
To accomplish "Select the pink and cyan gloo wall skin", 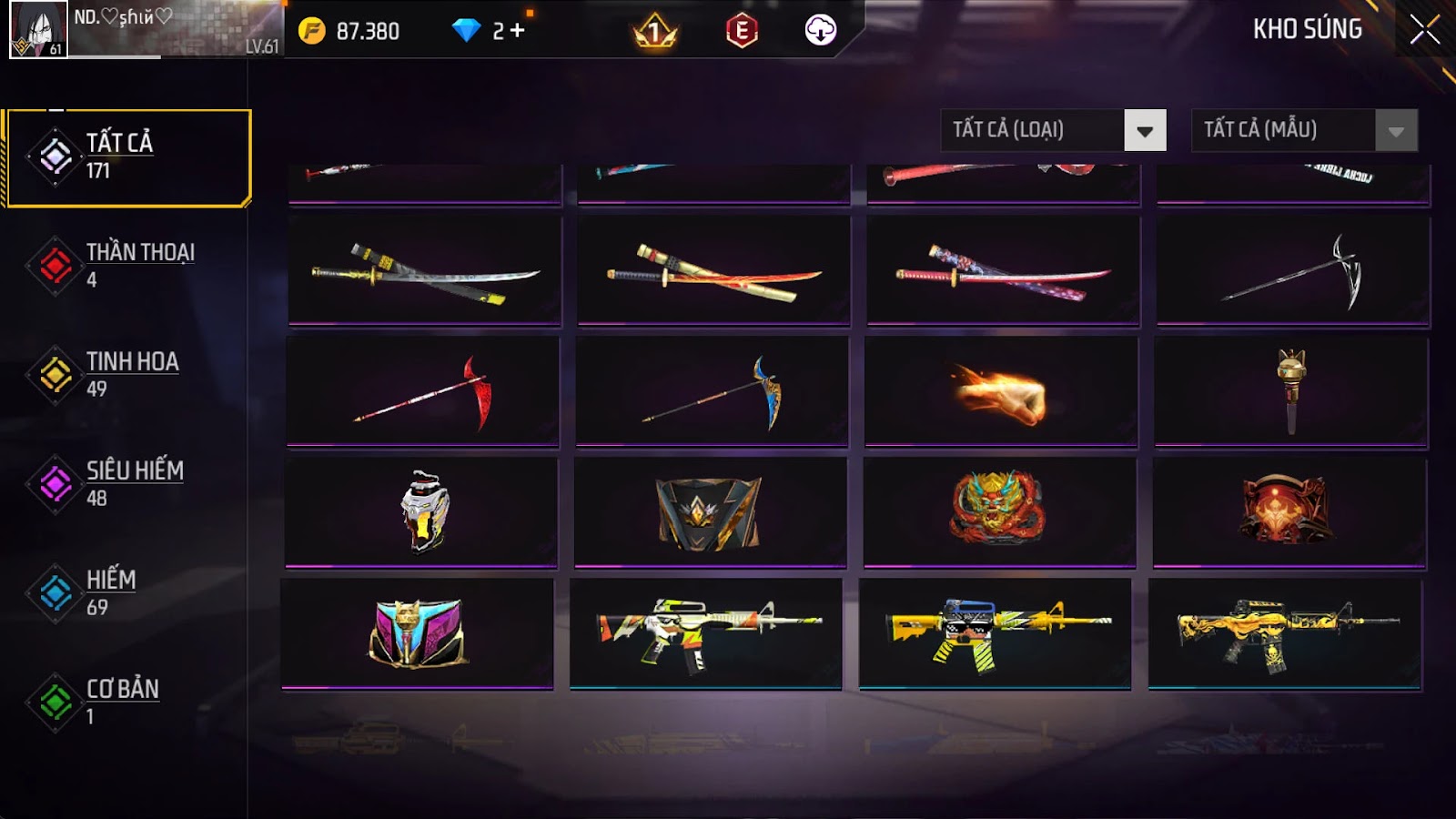I will click(418, 633).
